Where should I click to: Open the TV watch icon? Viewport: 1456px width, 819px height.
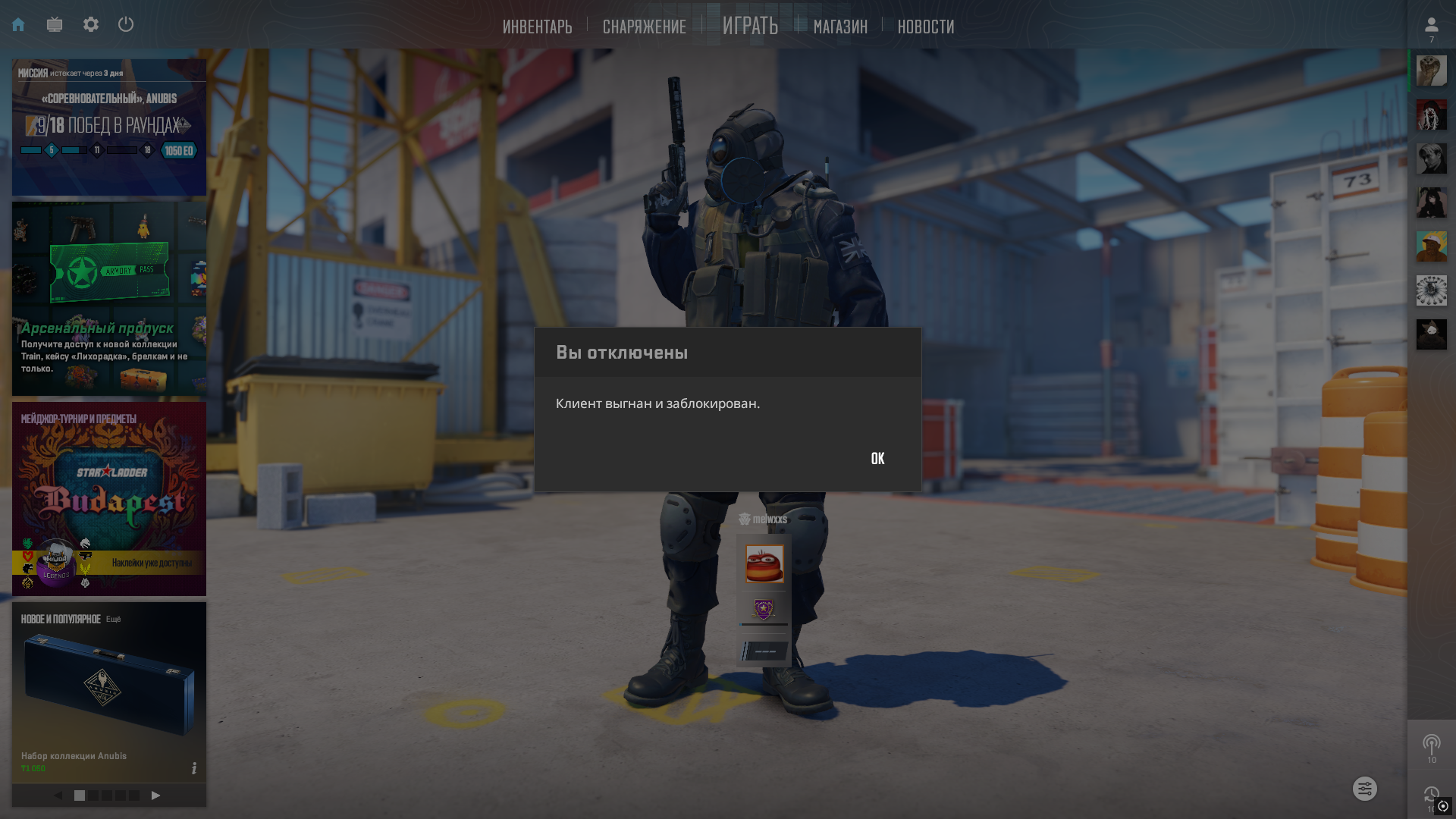tap(55, 25)
